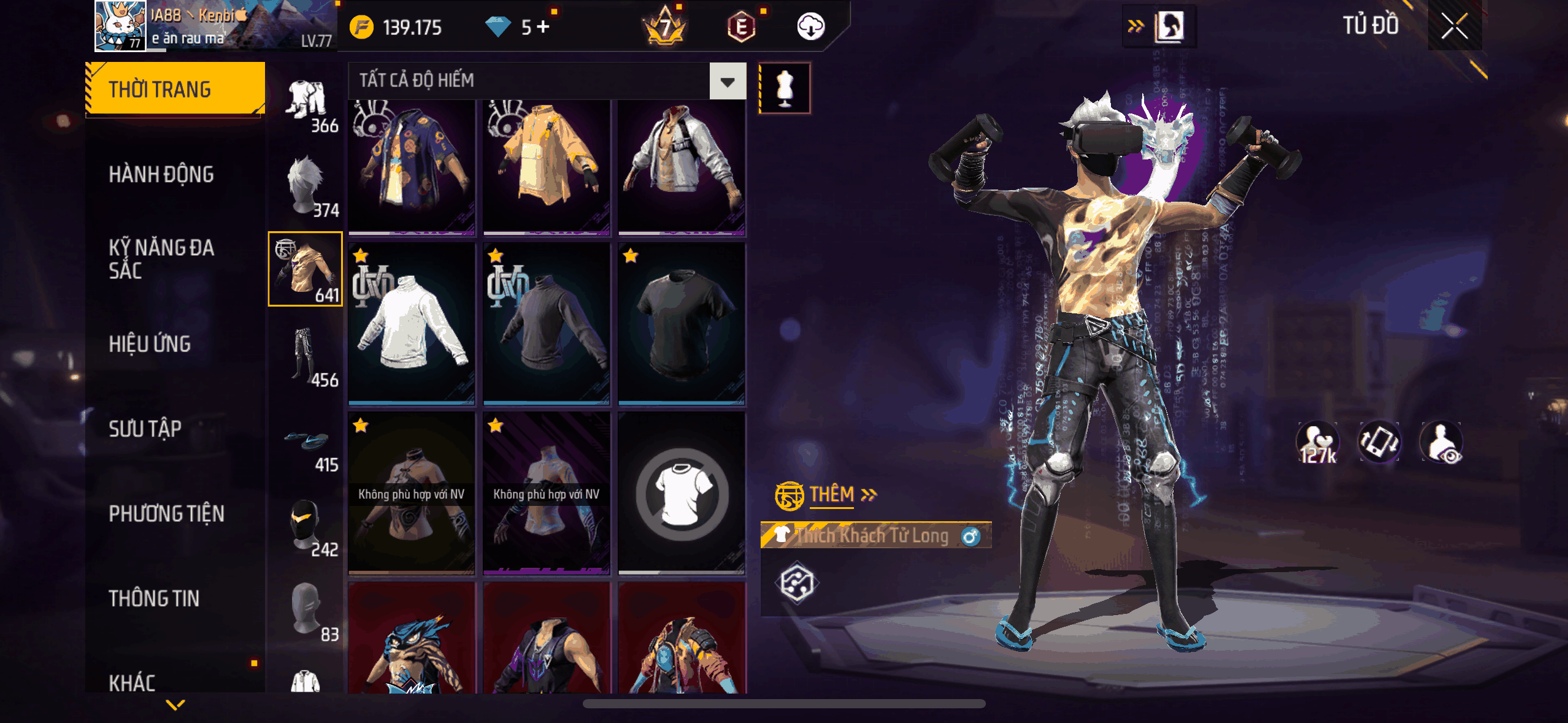Close the Tủ Đồ wardrobe screen
The image size is (1568, 723).
(1454, 26)
